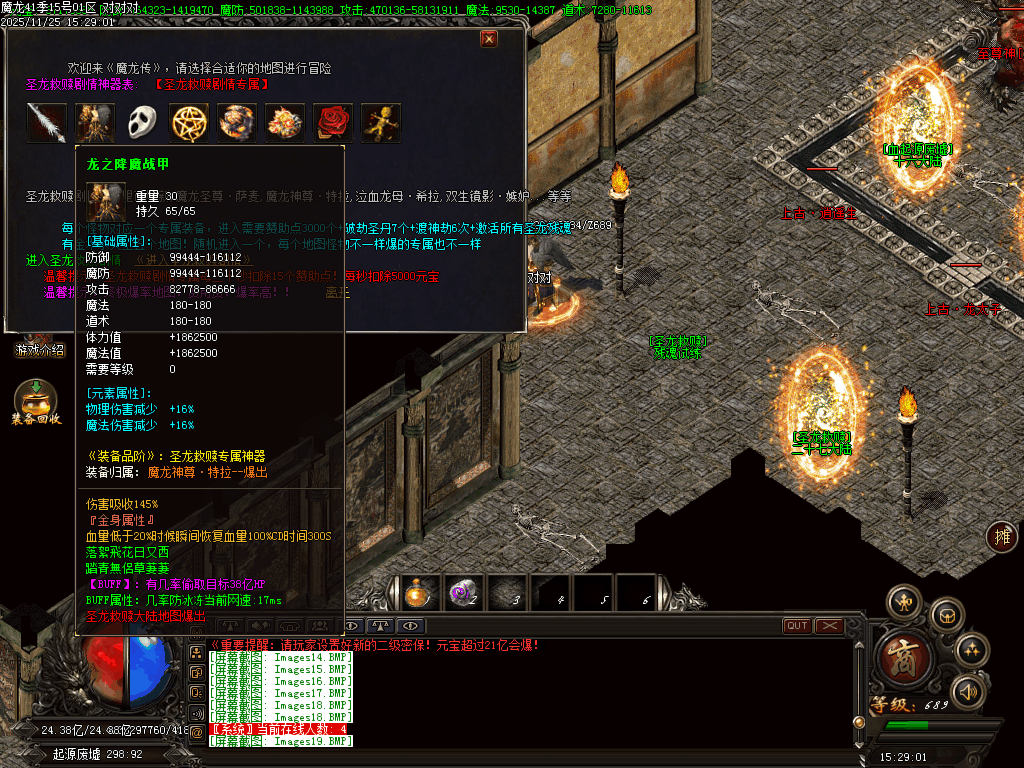
Task: Select the white ghost mask artifact icon
Action: click(142, 123)
